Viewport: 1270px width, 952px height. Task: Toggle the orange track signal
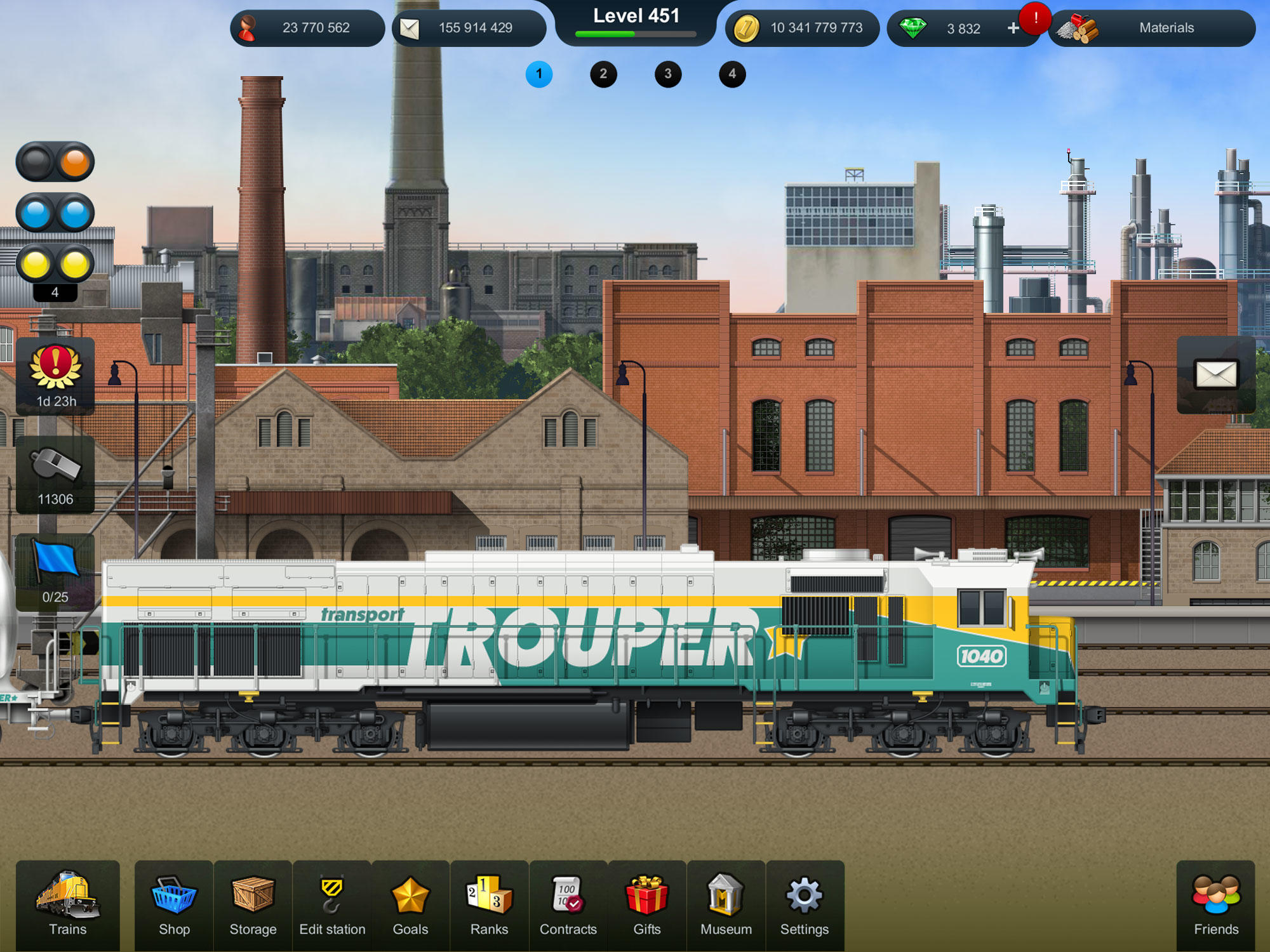click(x=54, y=162)
